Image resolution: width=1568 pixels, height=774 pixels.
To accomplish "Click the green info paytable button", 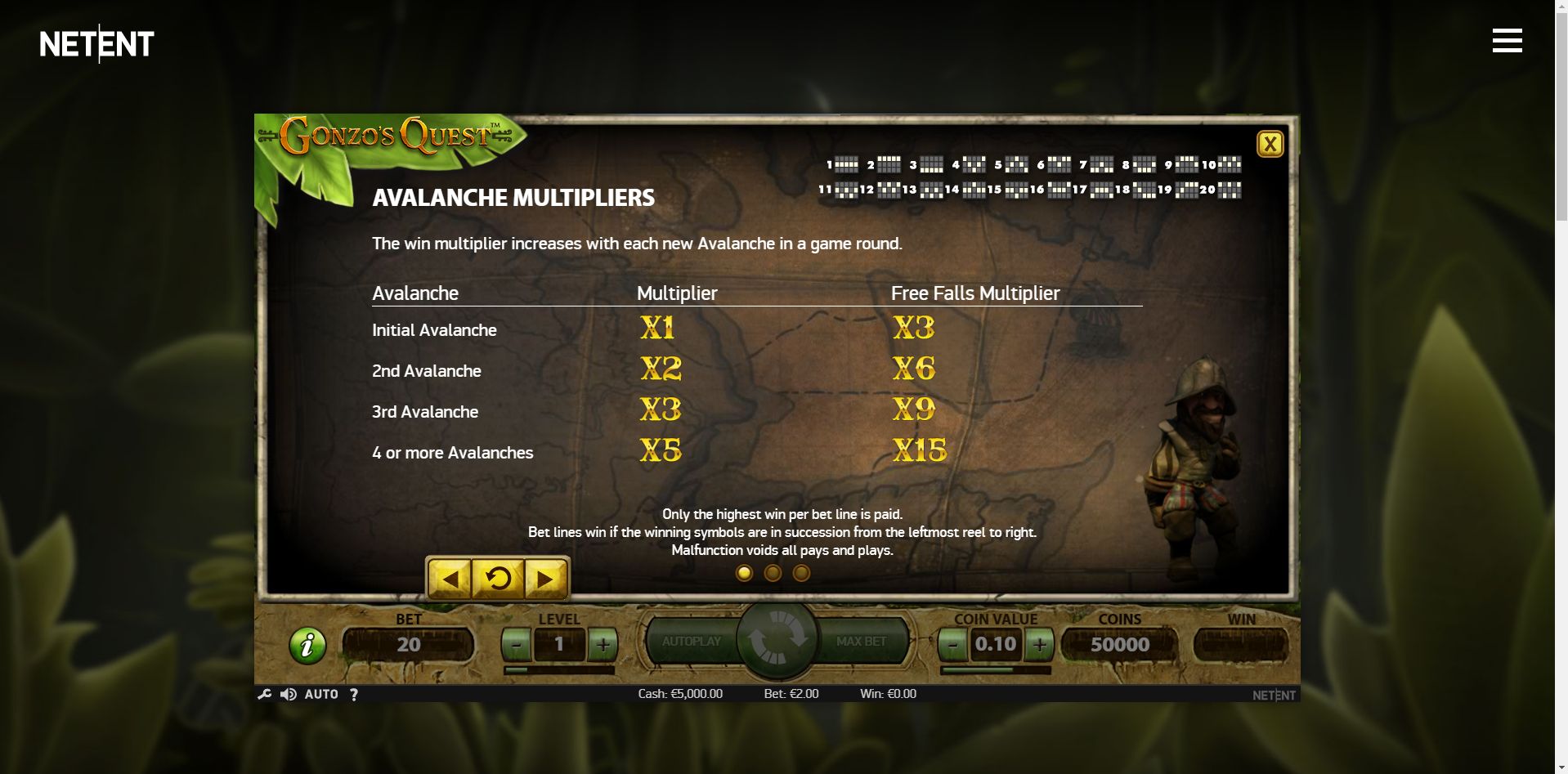I will [x=307, y=646].
